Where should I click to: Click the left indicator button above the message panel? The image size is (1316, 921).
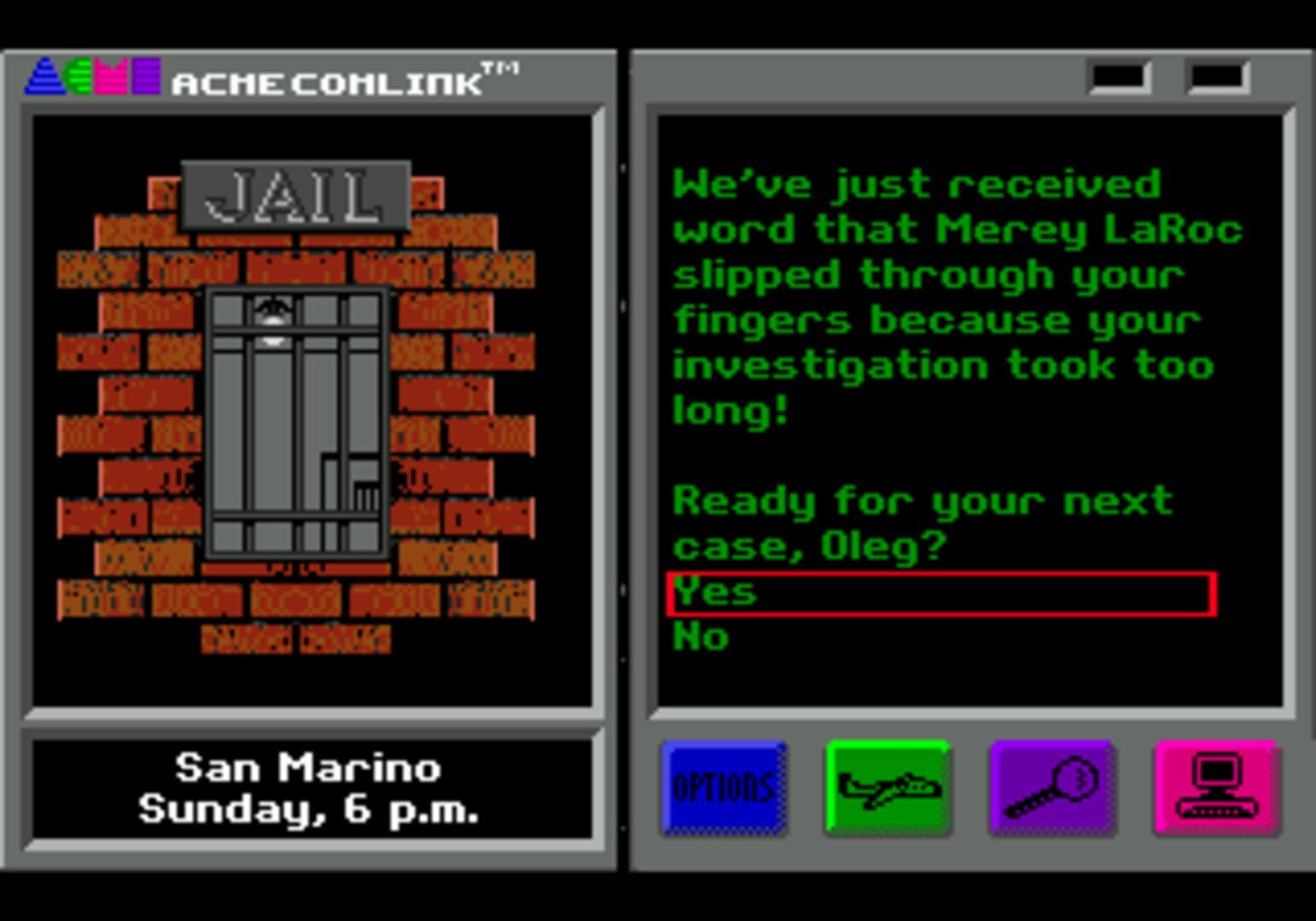[1118, 77]
